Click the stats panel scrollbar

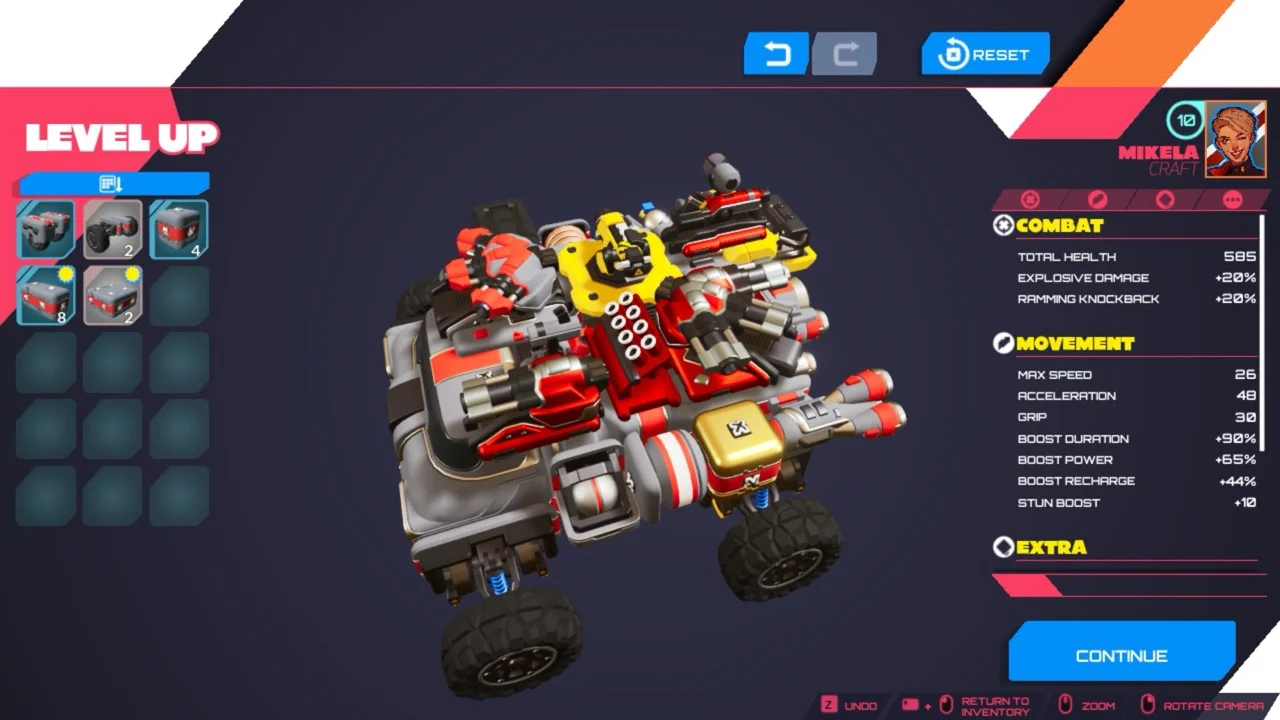tap(1263, 330)
